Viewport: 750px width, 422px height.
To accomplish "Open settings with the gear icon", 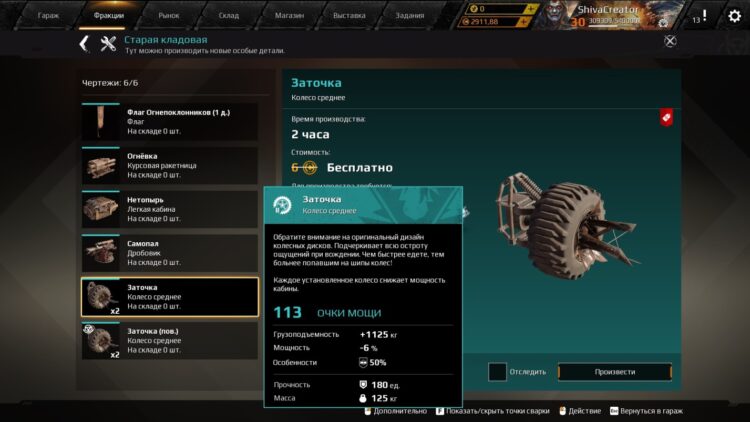I will tap(734, 16).
